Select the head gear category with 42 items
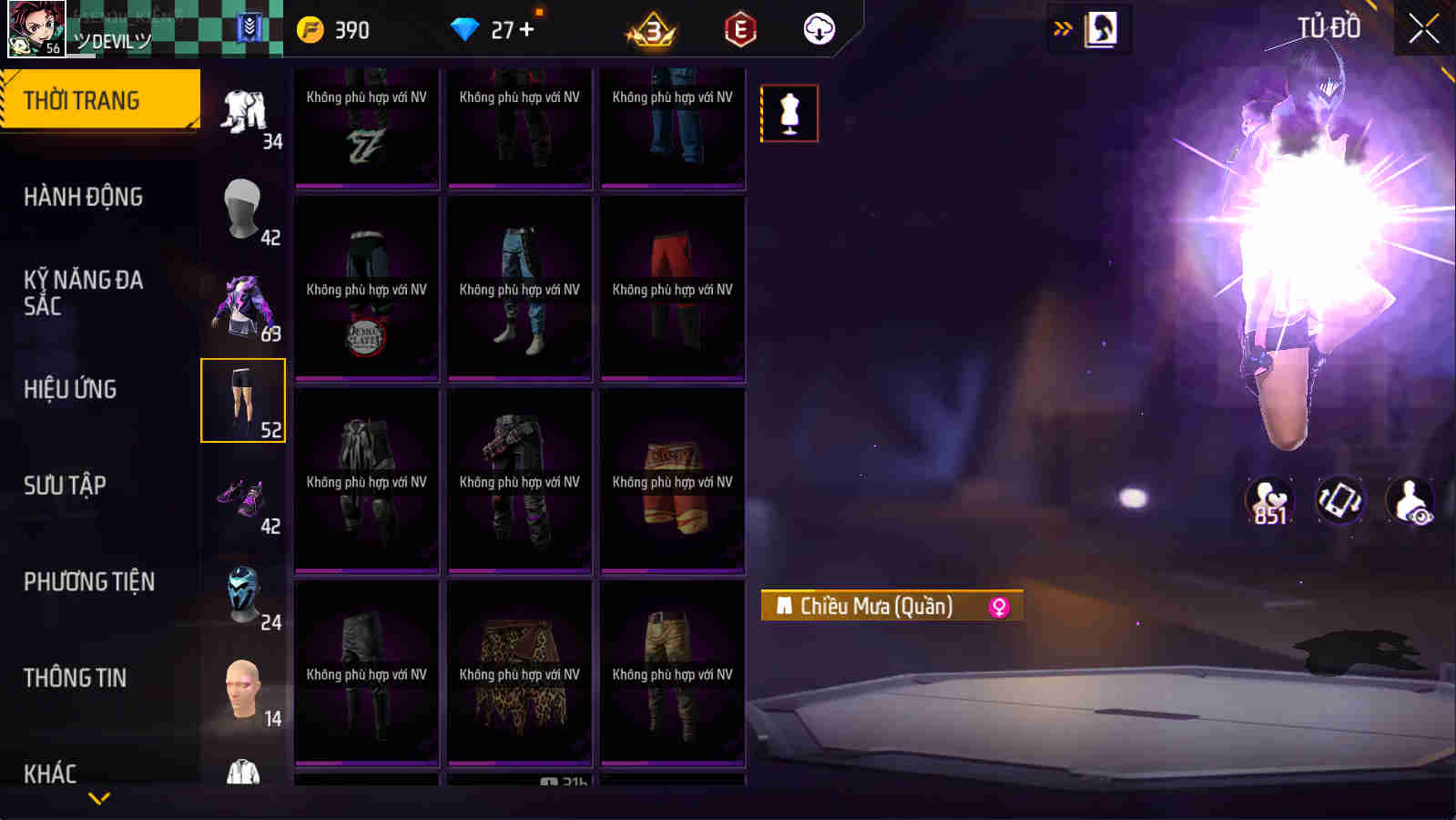 click(242, 210)
